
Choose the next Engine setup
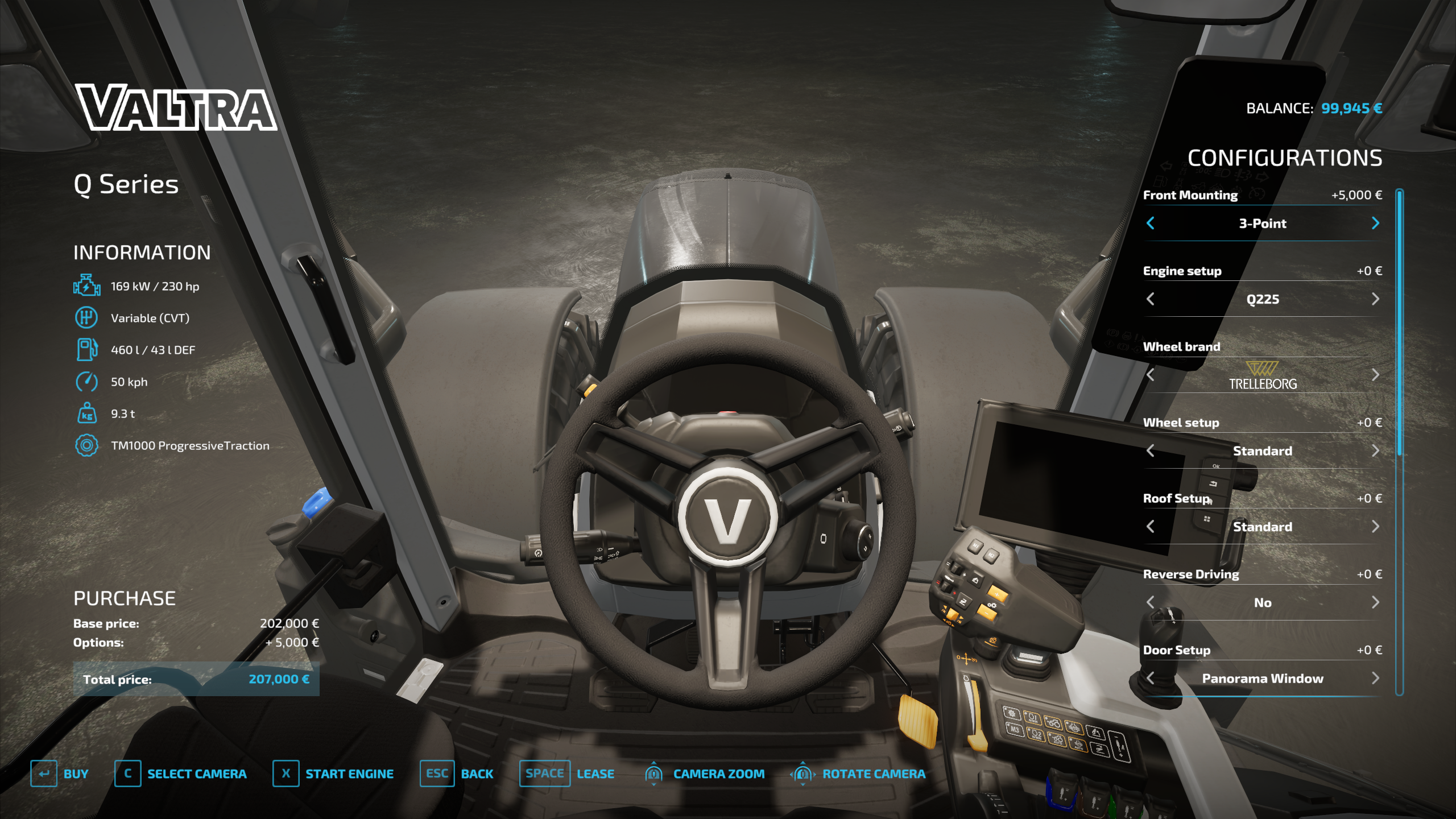coord(1375,299)
